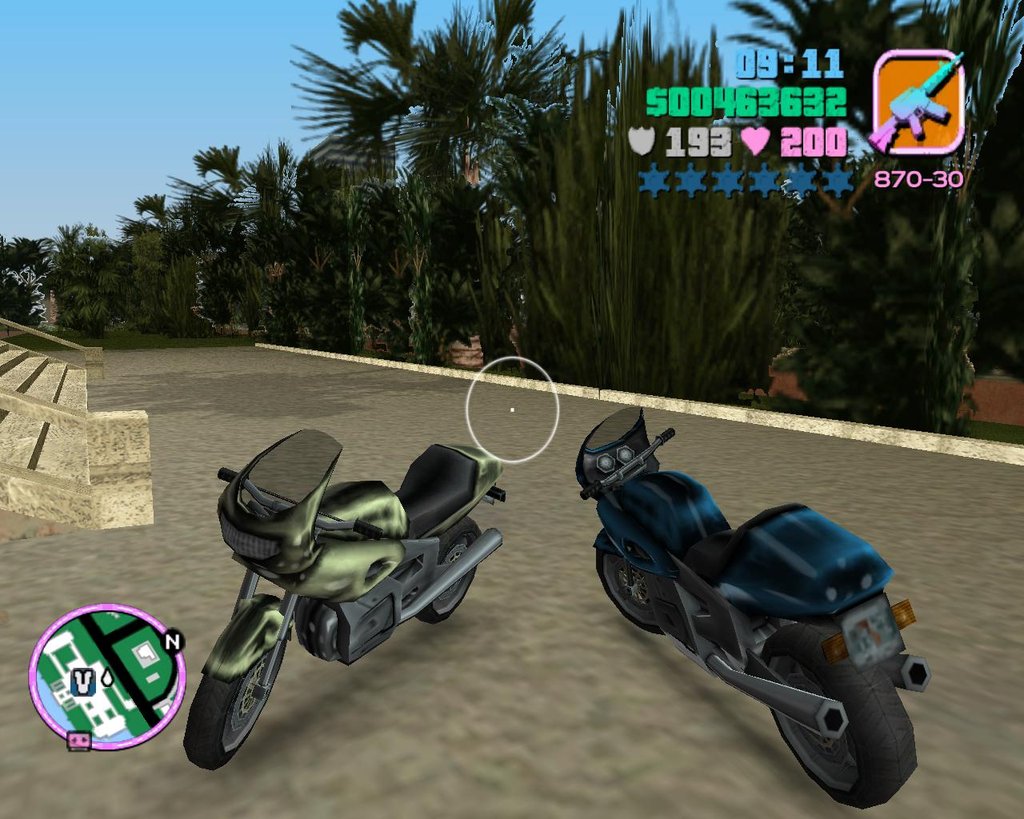This screenshot has height=819, width=1024.
Task: Click the M4 rifle weapon icon
Action: [x=918, y=102]
